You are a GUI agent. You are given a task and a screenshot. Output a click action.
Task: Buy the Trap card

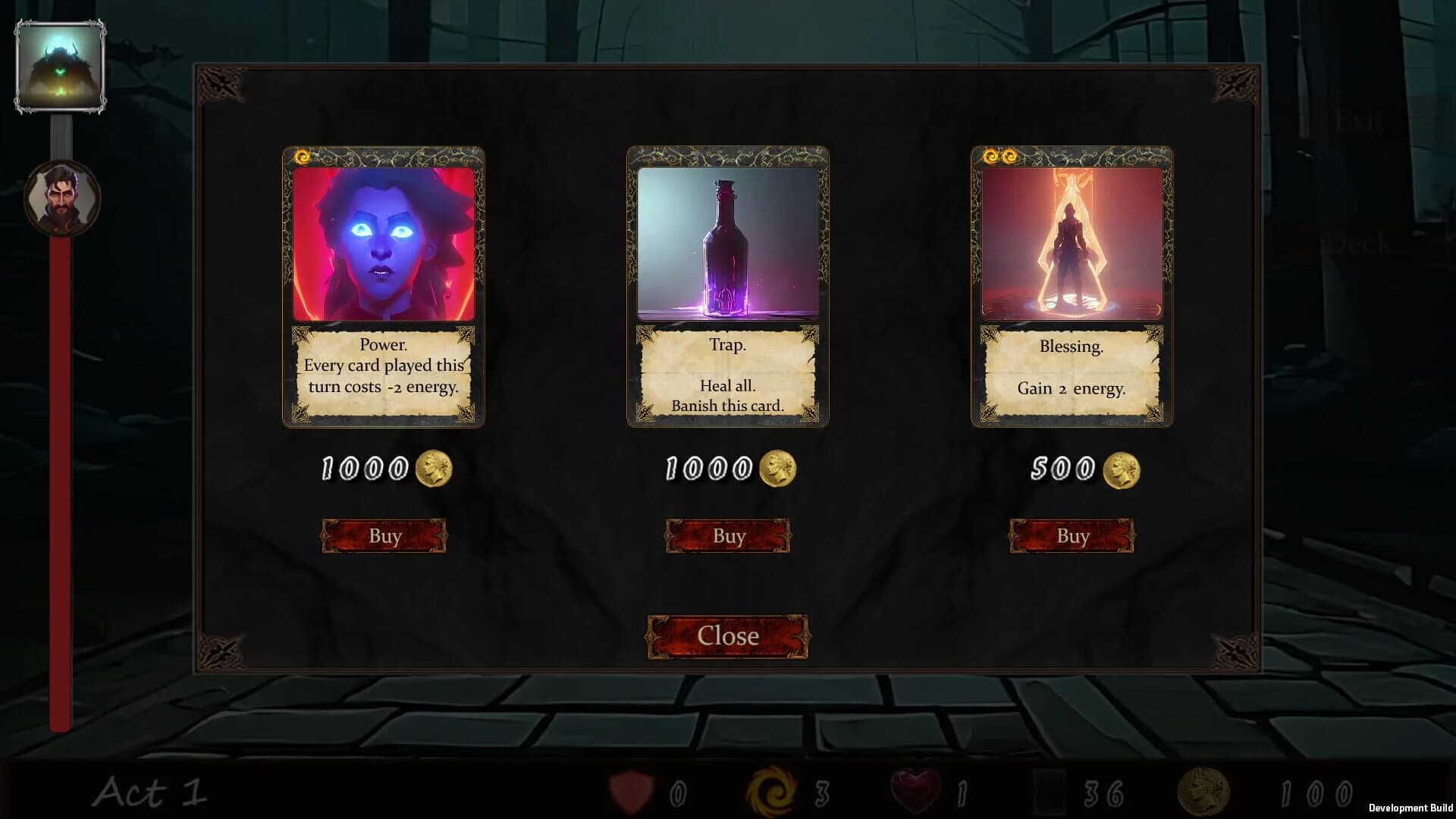728,535
